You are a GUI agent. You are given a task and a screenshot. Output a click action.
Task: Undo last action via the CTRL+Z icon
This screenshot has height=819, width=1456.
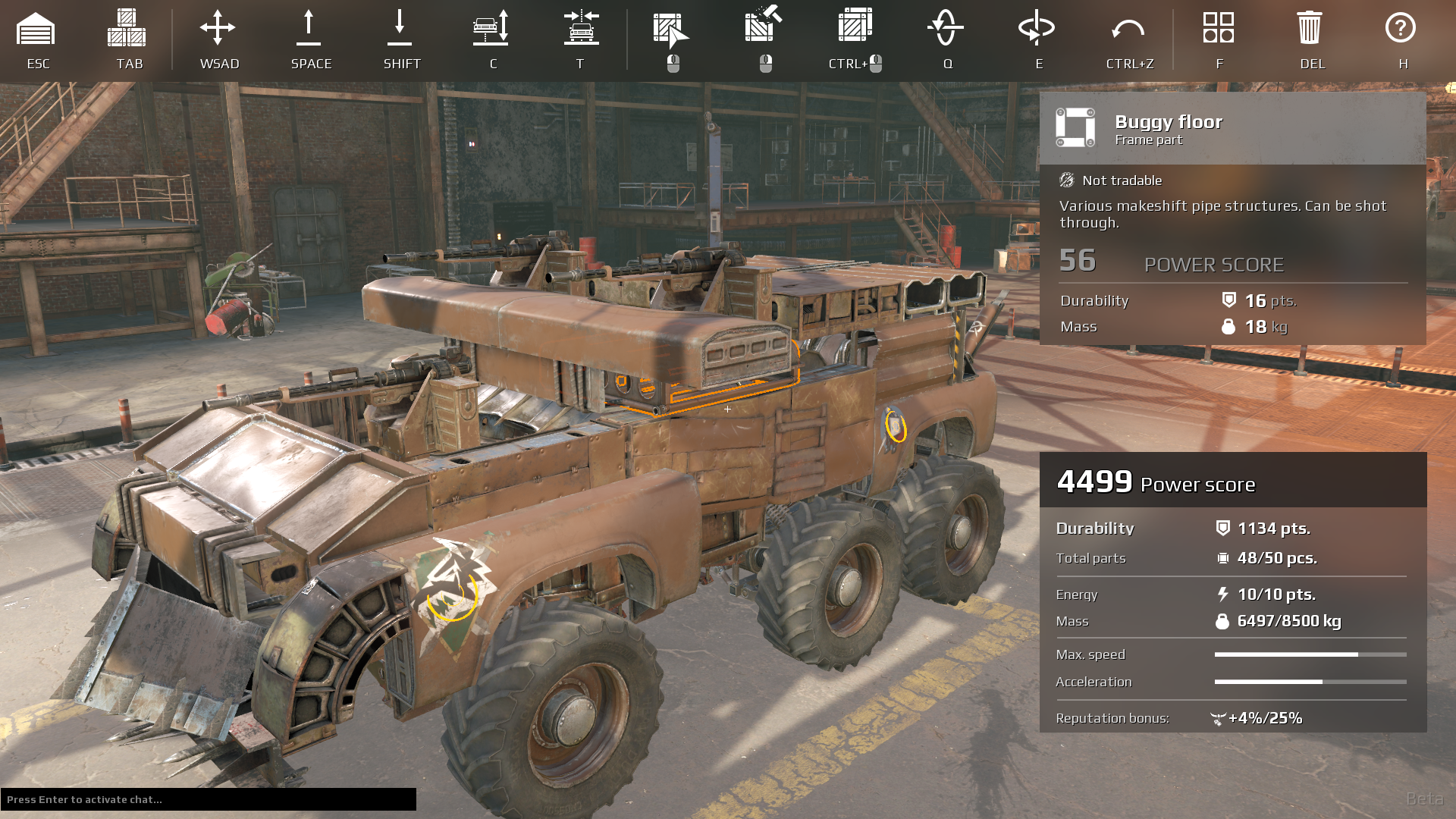pos(1130,27)
